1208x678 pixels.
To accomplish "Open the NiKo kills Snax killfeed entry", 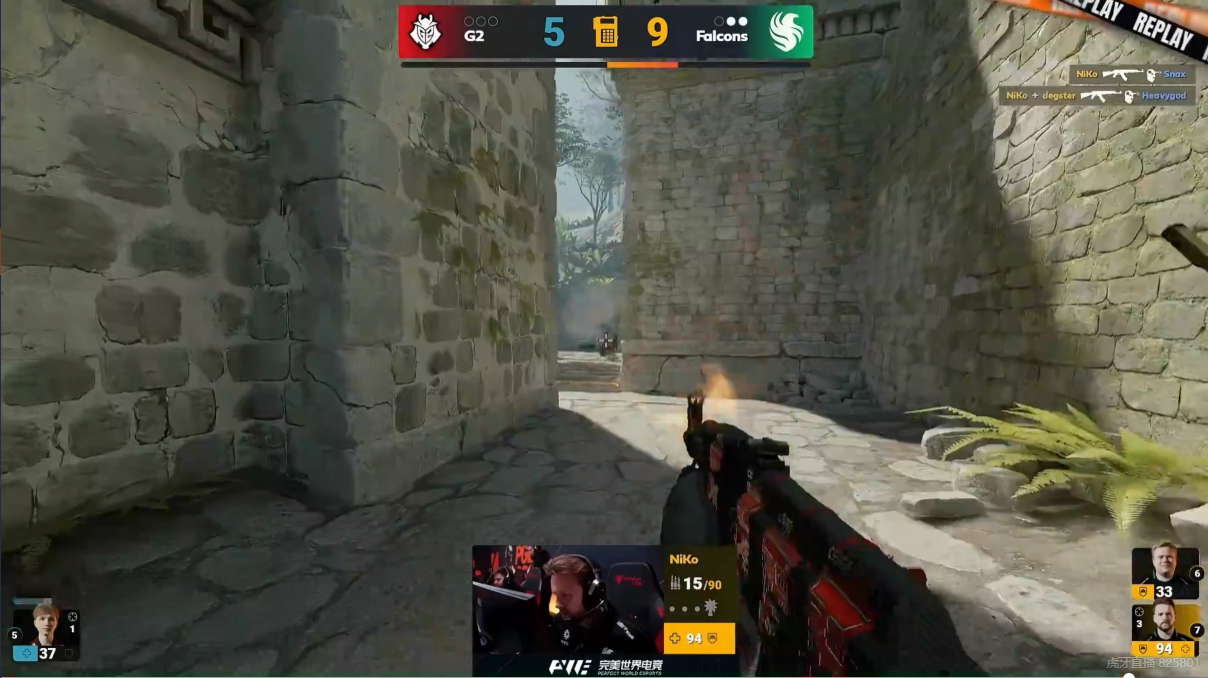I will coord(1131,75).
